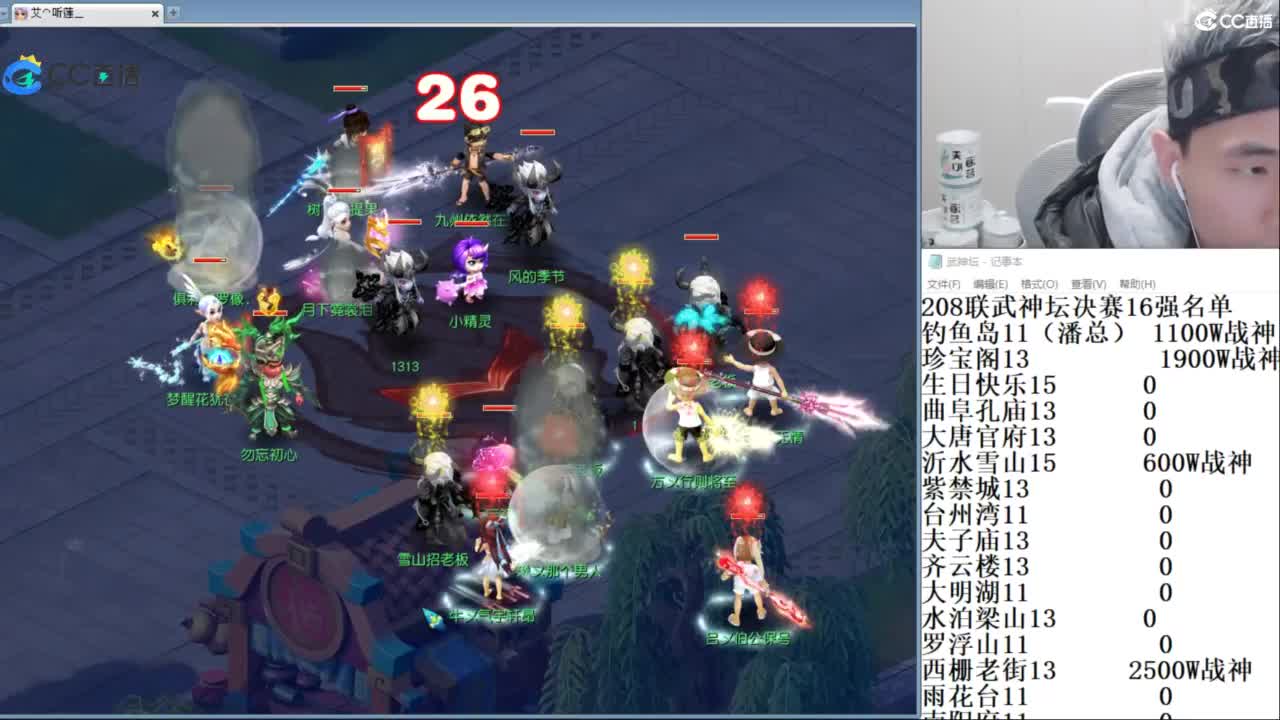1280x720 pixels.
Task: Click the avatar favicon on the 艾◇听莲 tab
Action: pos(21,13)
